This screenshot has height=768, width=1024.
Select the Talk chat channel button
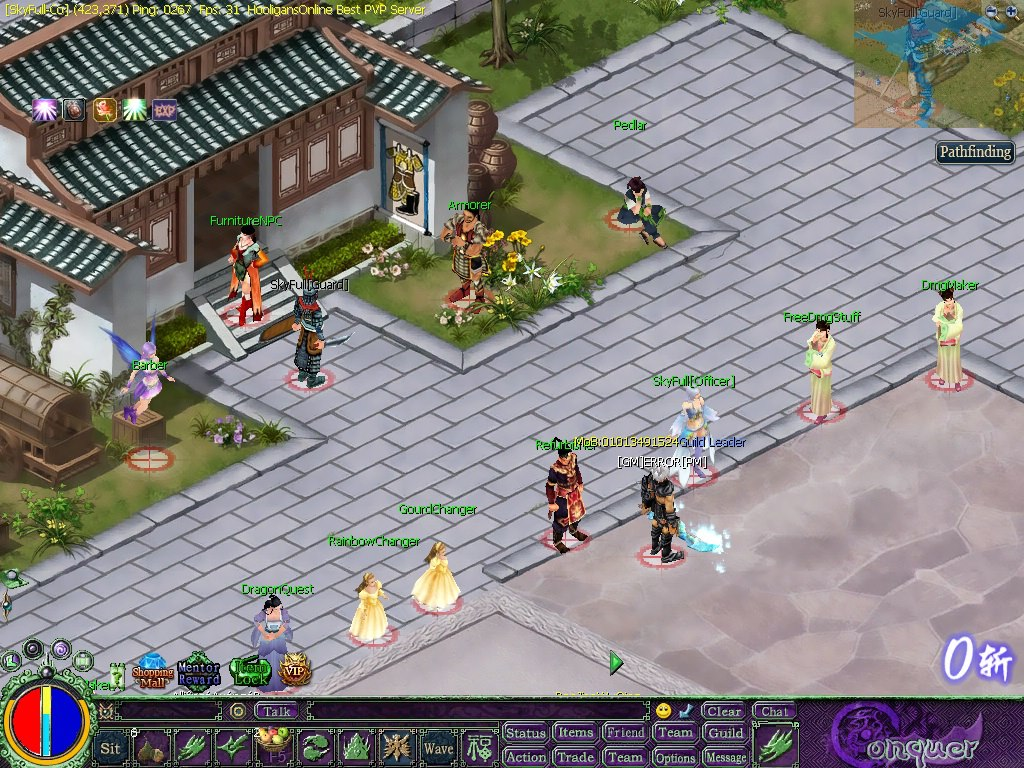tap(278, 711)
